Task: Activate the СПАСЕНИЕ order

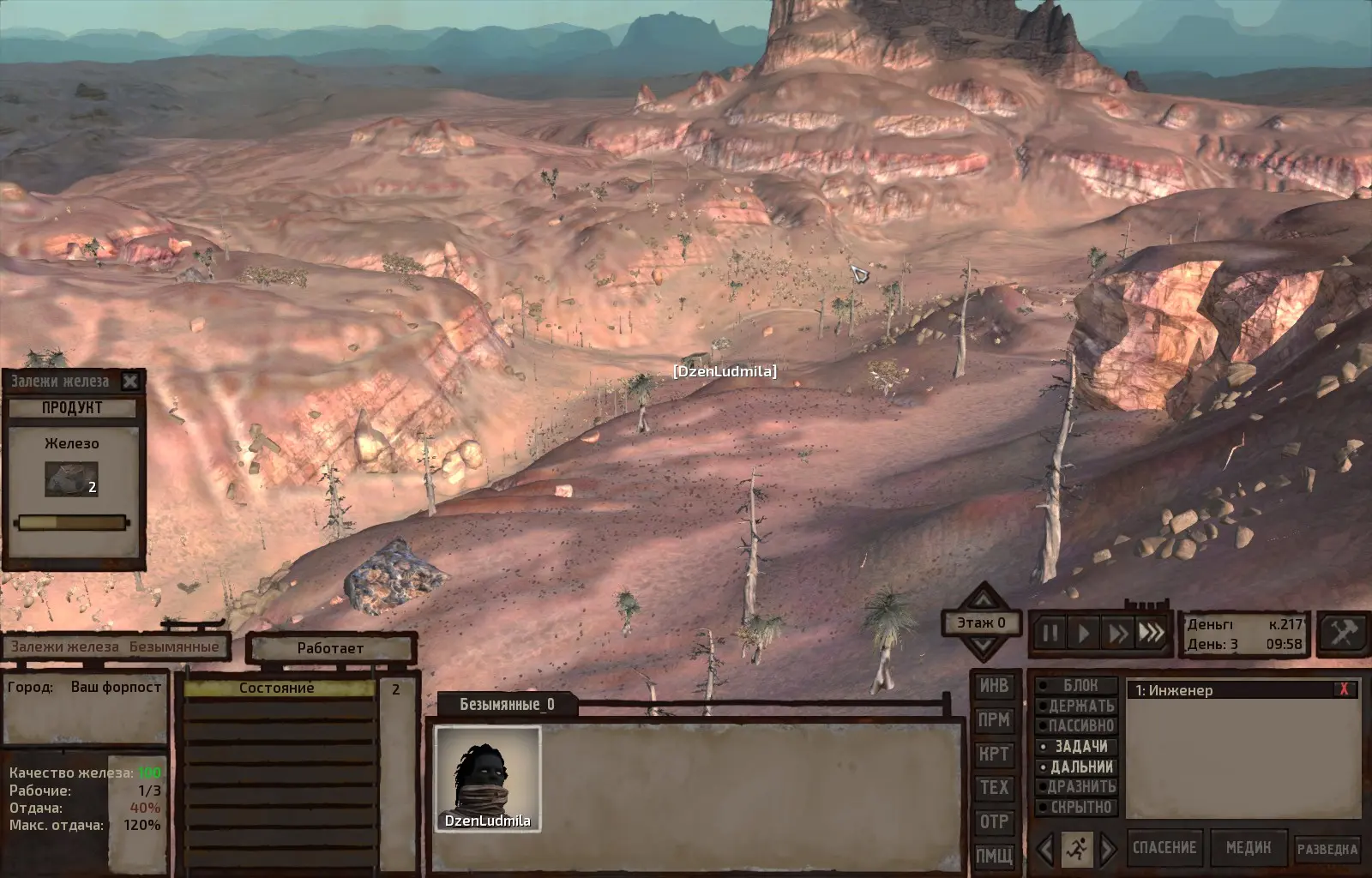Action: click(1164, 848)
